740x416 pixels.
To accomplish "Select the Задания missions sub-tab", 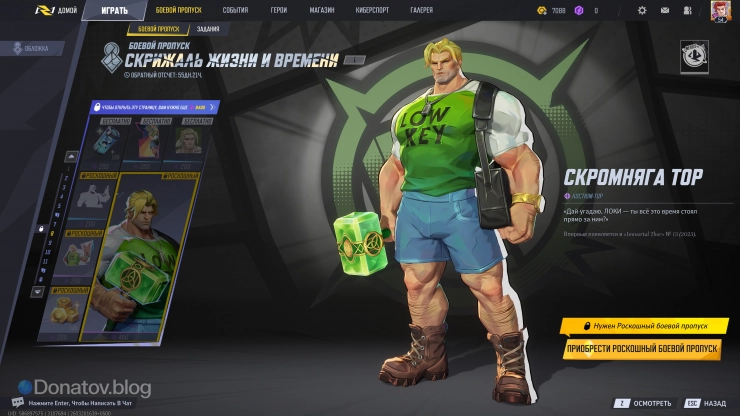I will pos(209,29).
